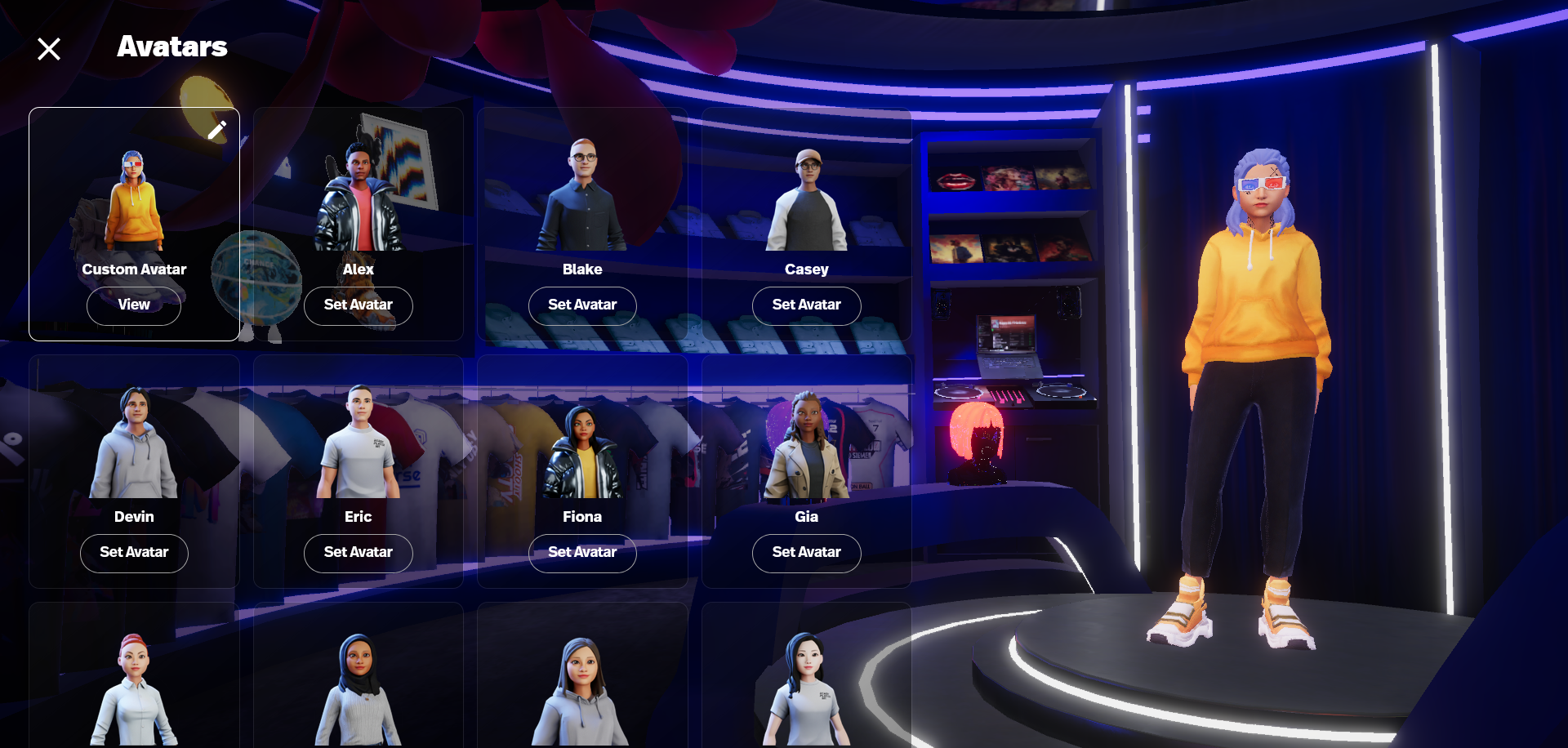Click the Eric avatar thumbnail

pos(358,441)
